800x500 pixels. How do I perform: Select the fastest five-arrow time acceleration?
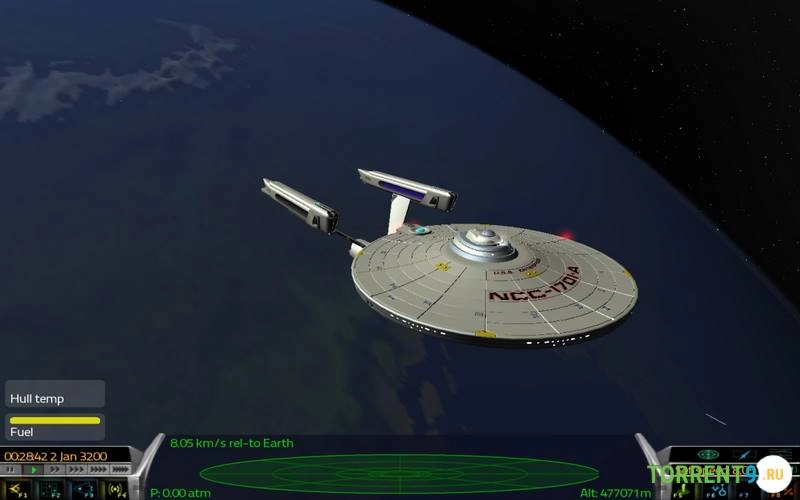(x=121, y=469)
